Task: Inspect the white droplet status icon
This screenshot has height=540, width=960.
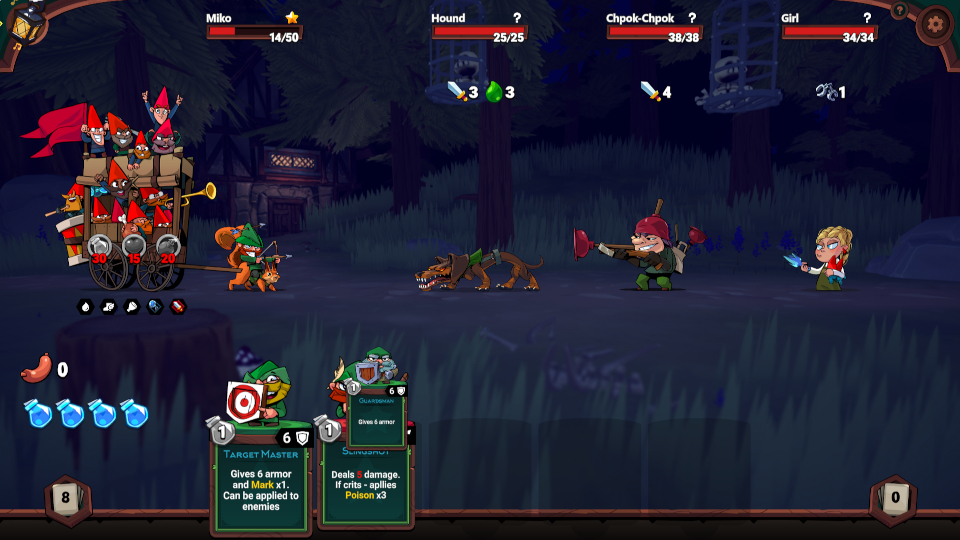Action: [86, 306]
